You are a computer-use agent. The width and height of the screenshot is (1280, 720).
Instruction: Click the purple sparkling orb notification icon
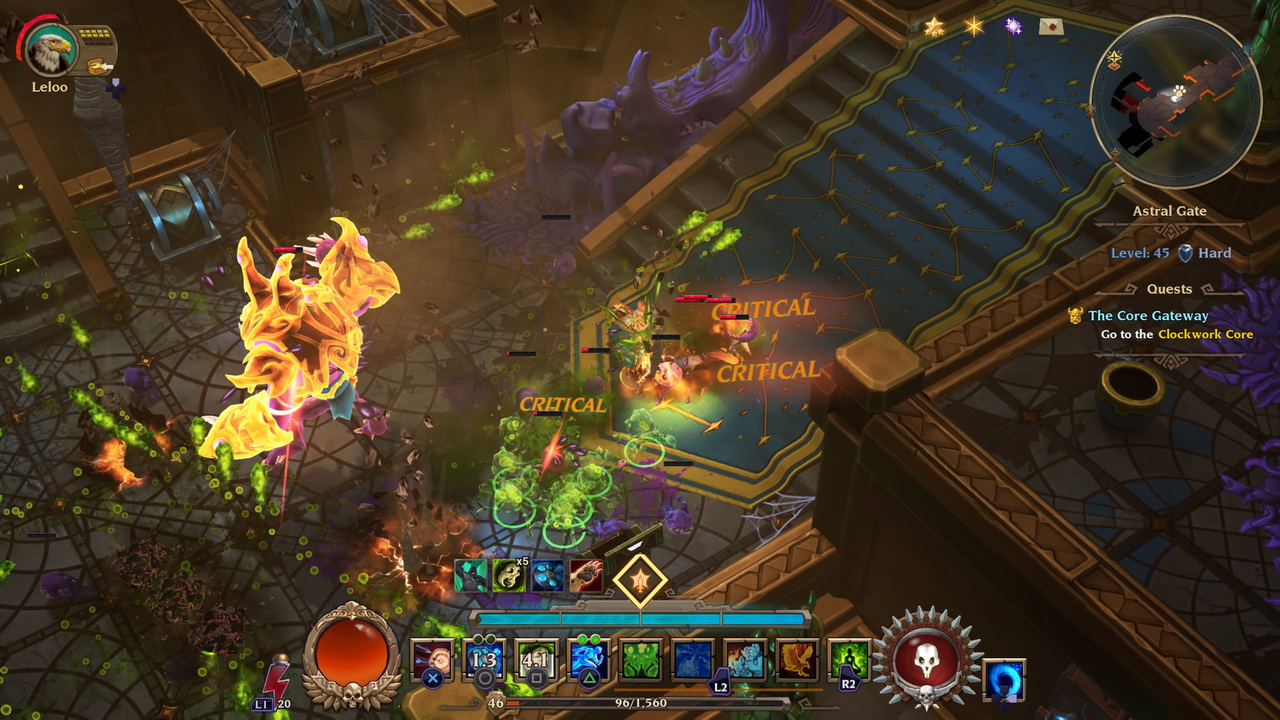coord(1013,27)
